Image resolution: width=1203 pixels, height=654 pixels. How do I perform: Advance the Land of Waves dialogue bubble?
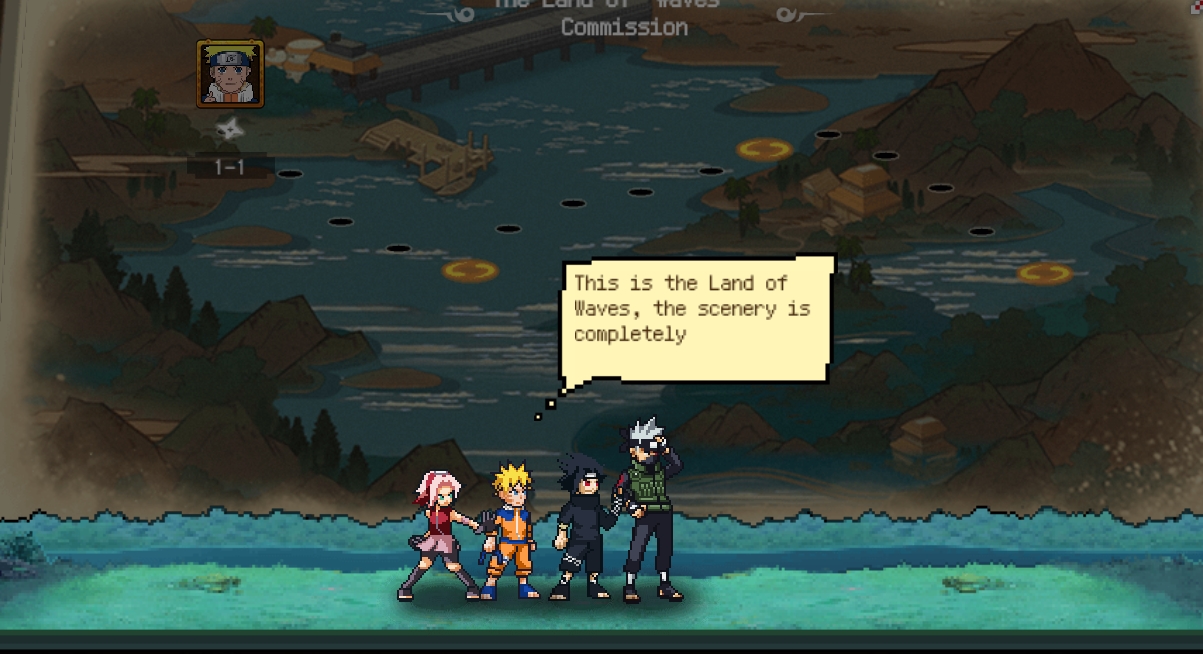point(698,318)
